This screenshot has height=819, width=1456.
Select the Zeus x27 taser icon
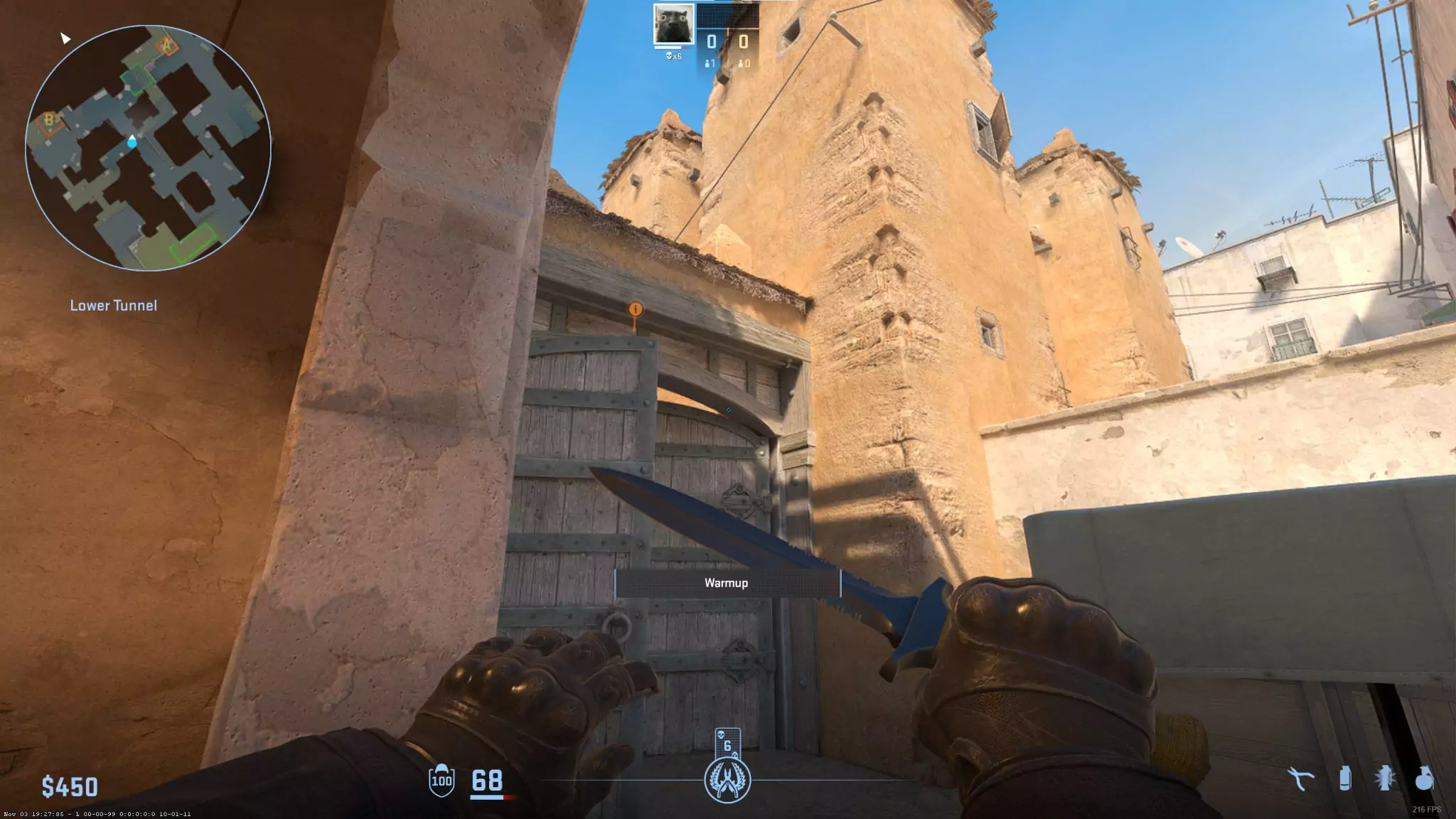pos(1300,778)
